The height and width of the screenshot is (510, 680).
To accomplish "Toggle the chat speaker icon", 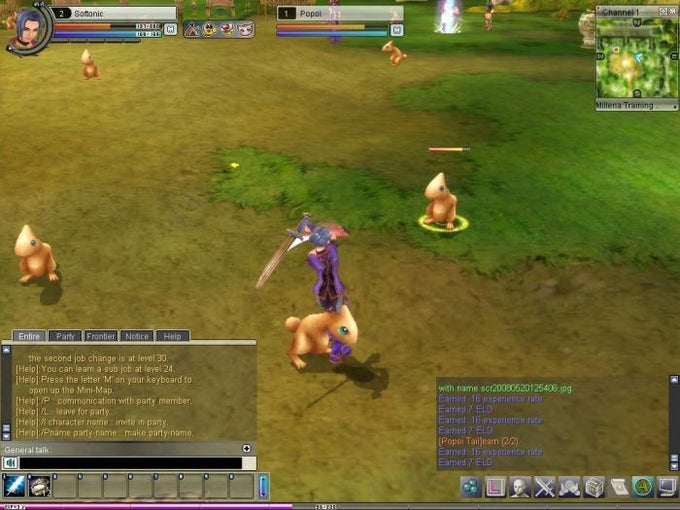I will [x=10, y=463].
